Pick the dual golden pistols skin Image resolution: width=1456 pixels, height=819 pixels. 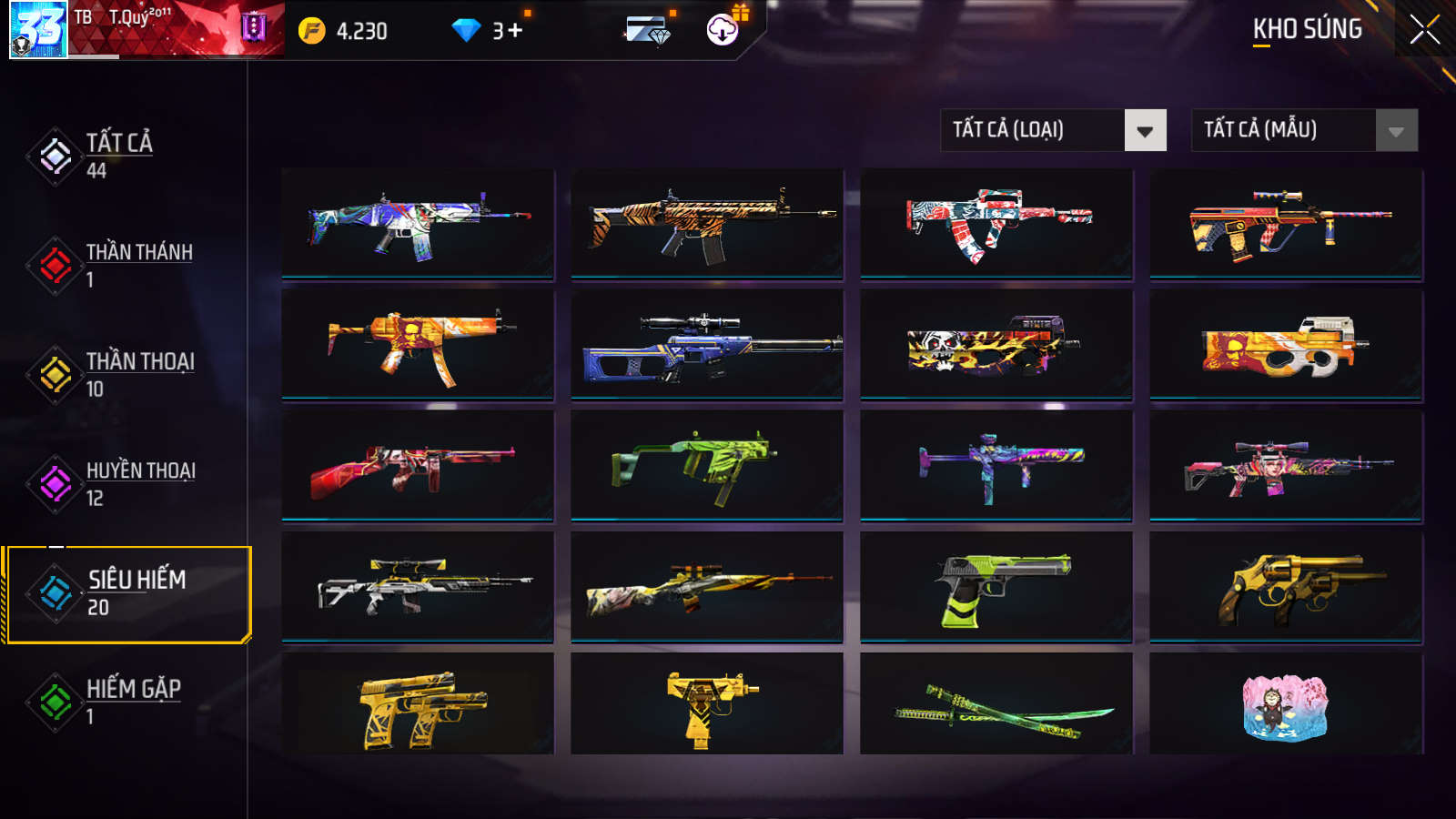418,705
